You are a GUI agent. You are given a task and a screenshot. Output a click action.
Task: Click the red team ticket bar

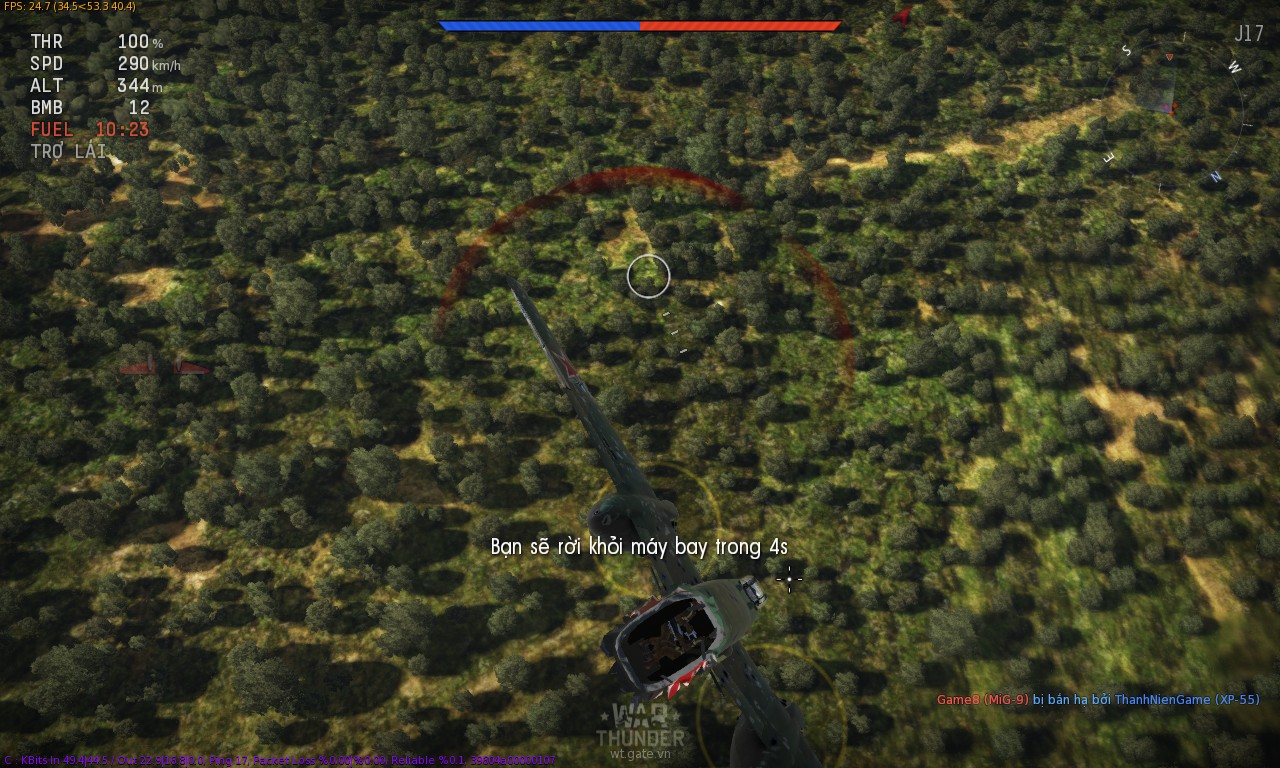click(740, 25)
